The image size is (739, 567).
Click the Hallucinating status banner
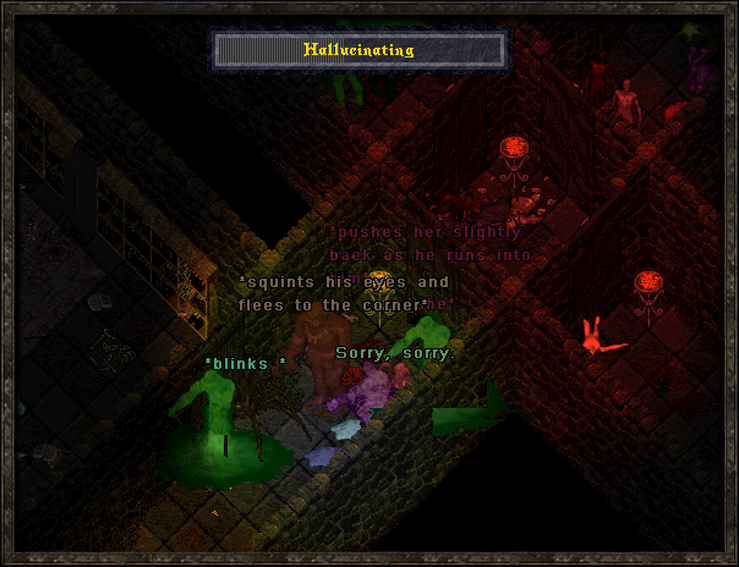click(x=359, y=50)
